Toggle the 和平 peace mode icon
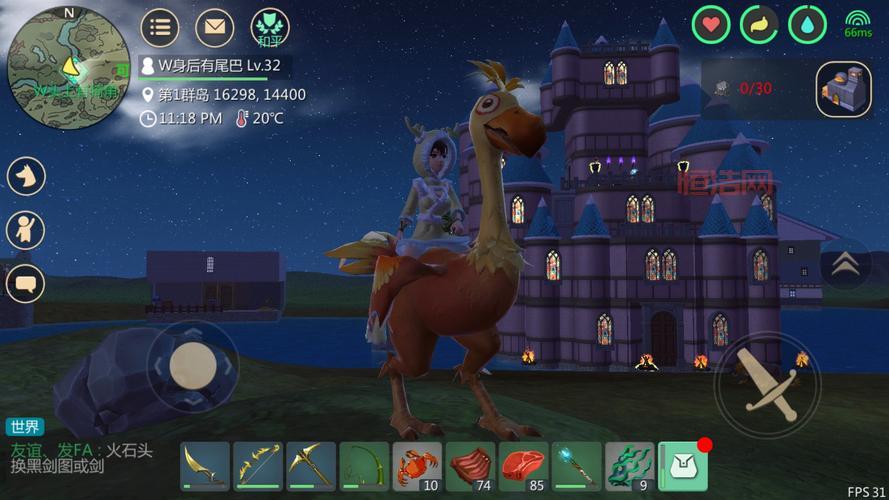 [x=269, y=27]
